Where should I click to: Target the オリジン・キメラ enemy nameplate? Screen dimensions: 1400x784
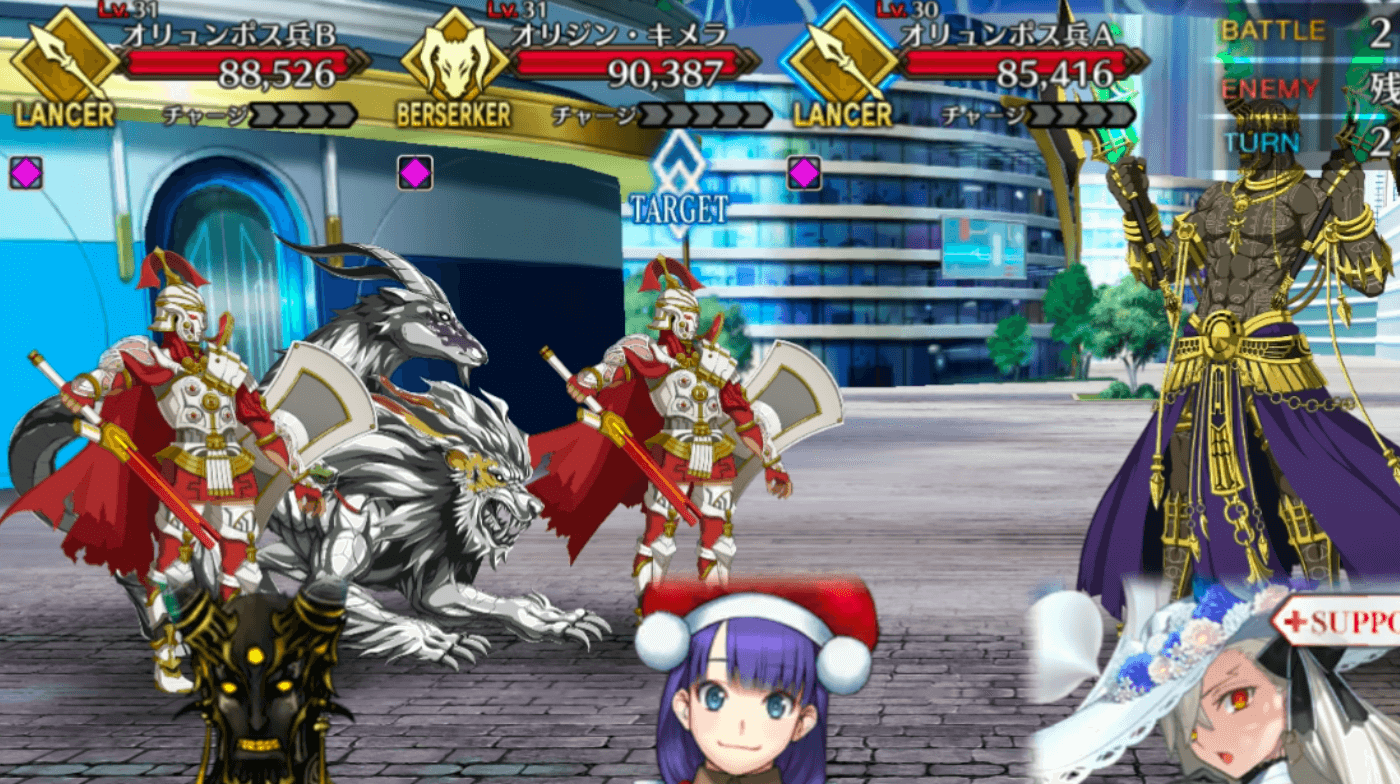(x=620, y=36)
